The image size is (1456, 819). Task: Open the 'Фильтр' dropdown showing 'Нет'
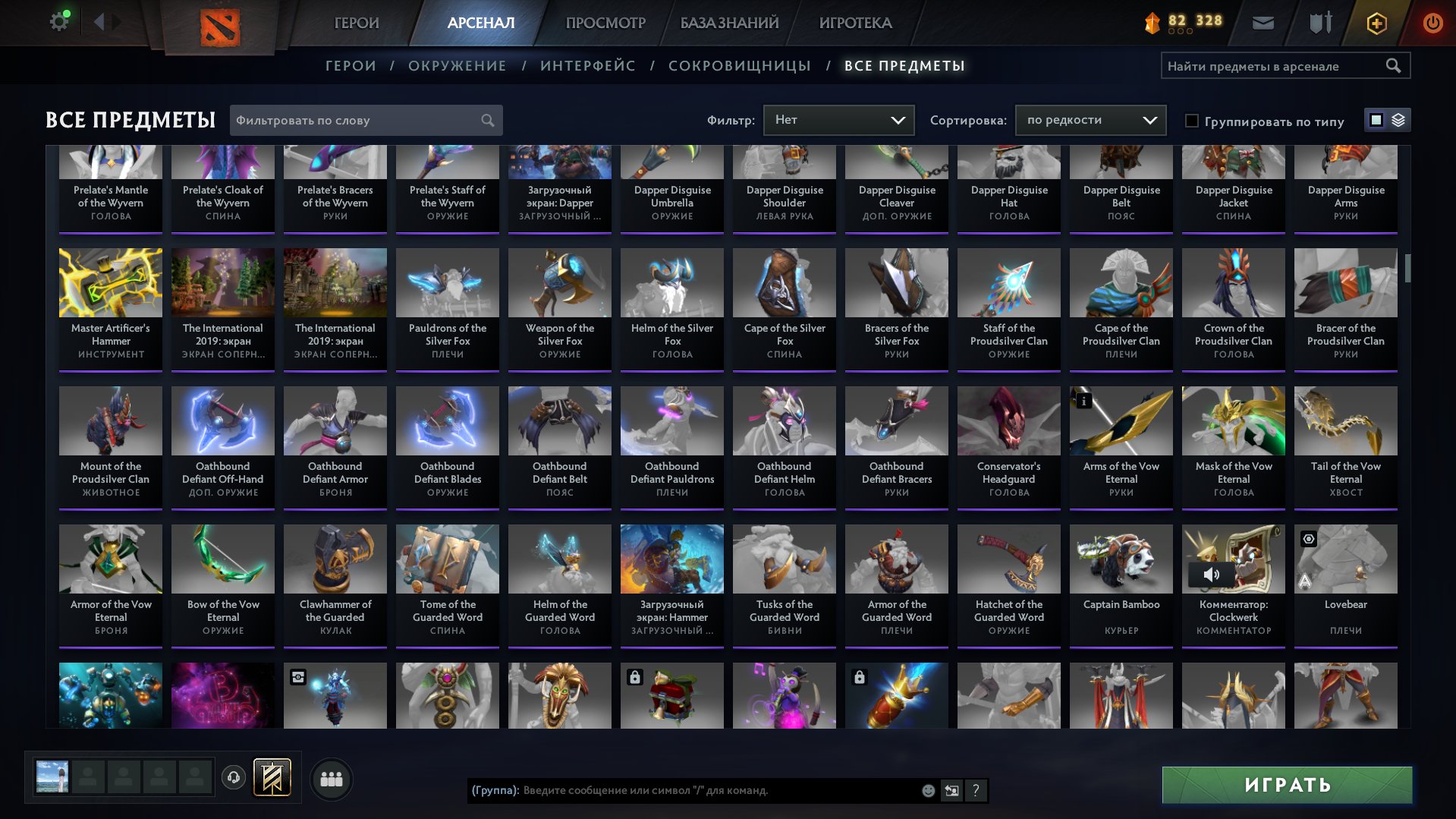[838, 119]
